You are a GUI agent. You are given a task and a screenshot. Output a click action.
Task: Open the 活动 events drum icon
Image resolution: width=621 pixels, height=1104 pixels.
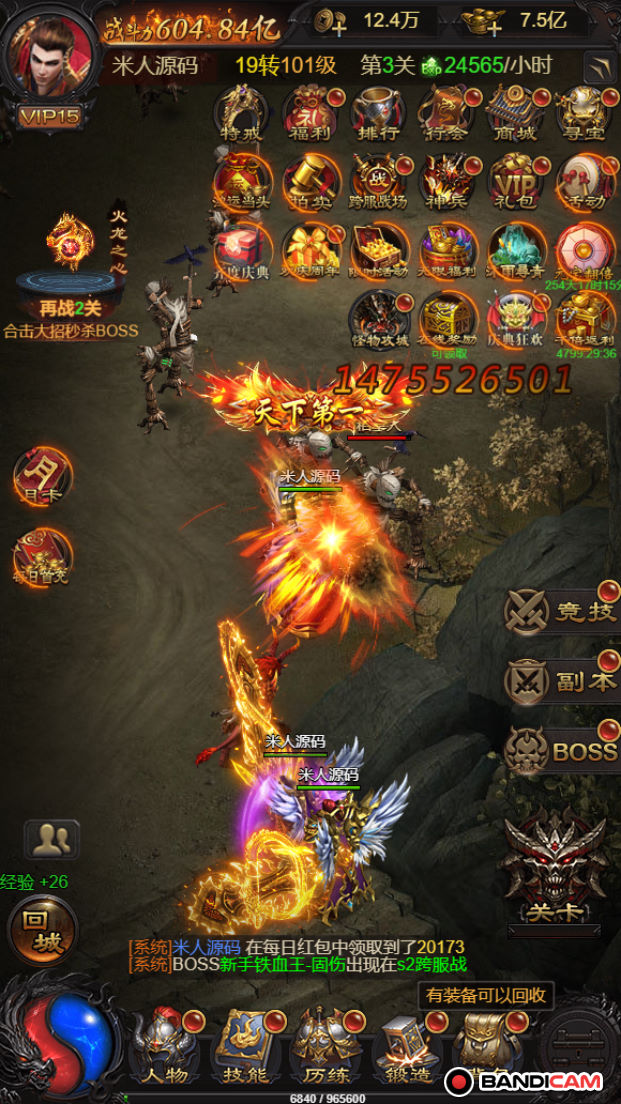[582, 181]
